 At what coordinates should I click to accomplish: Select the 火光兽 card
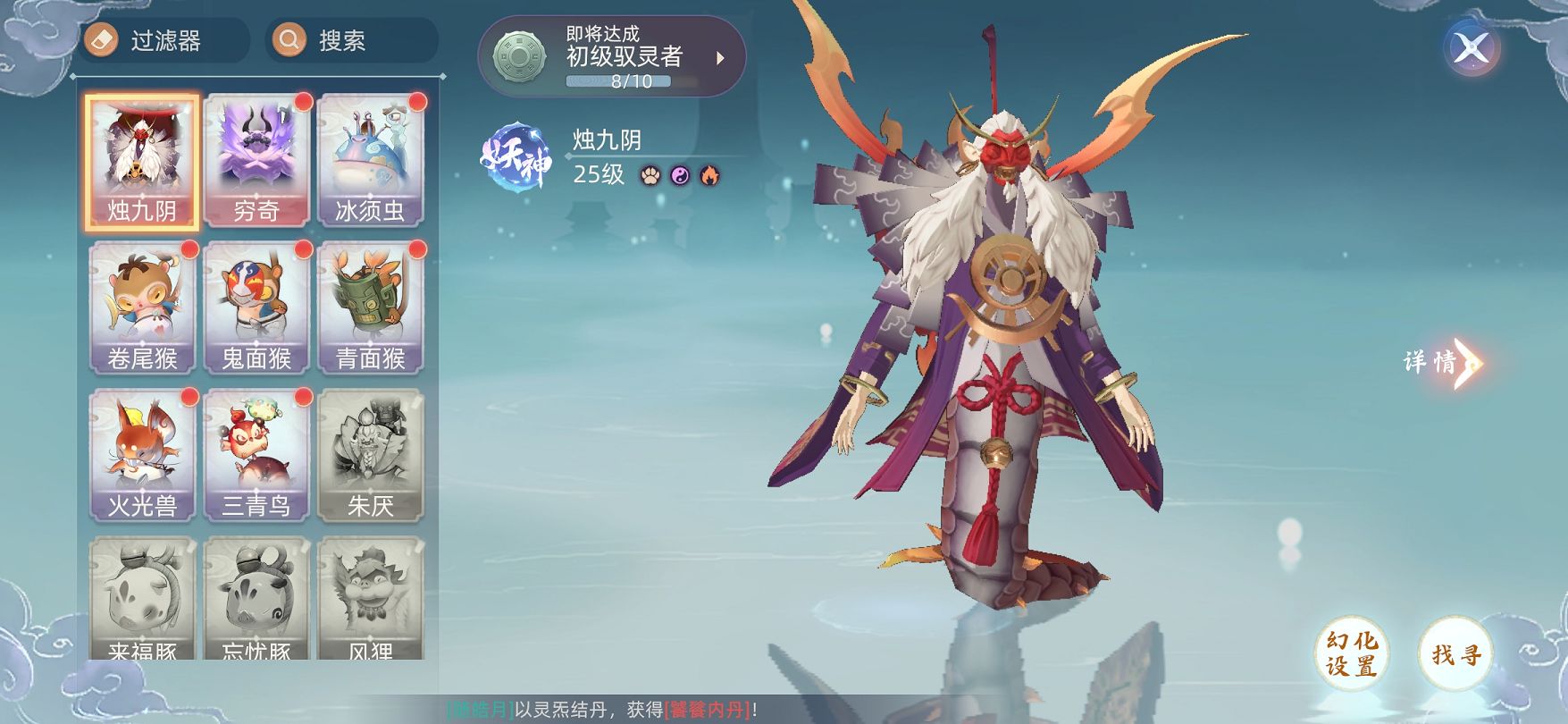142,457
